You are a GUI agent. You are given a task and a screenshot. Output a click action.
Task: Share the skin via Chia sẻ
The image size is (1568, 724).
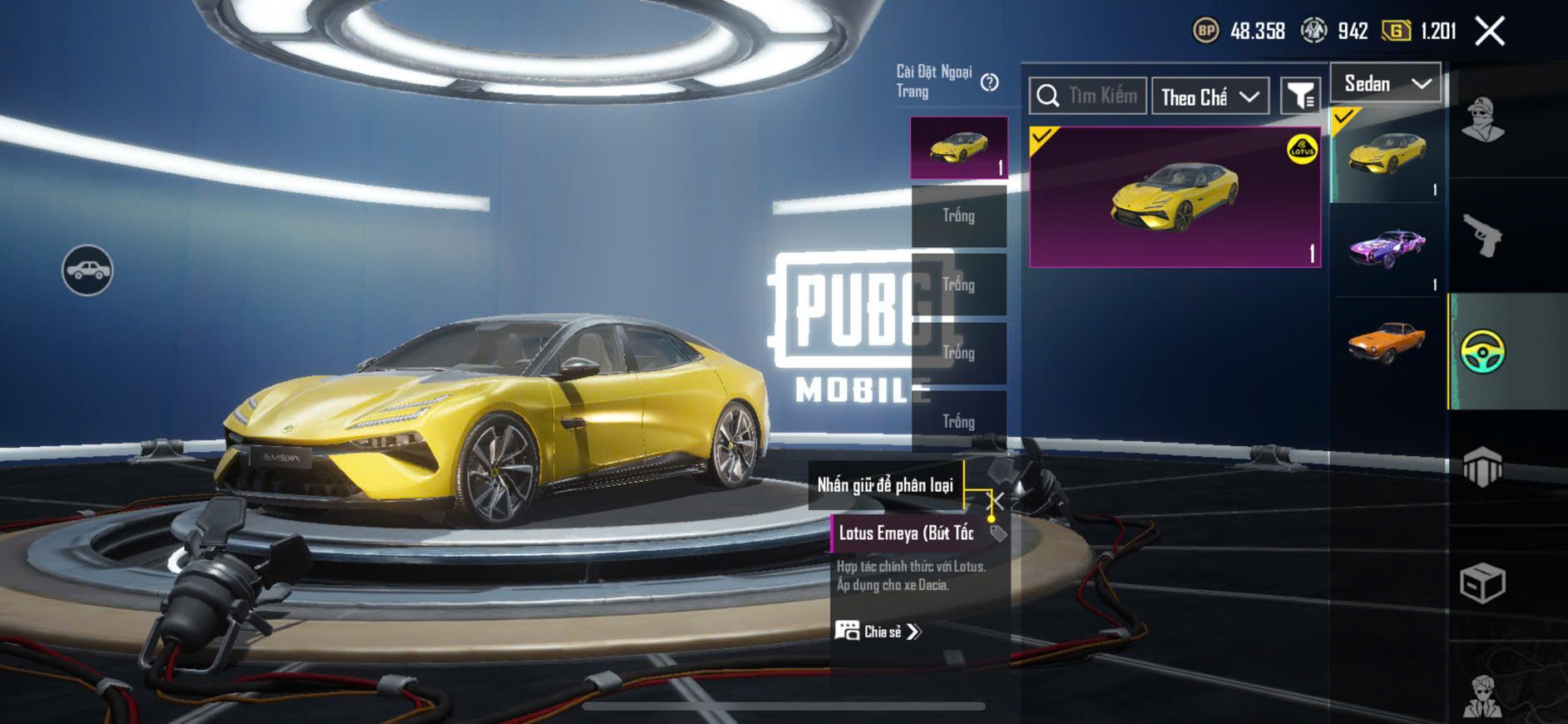pyautogui.click(x=878, y=632)
